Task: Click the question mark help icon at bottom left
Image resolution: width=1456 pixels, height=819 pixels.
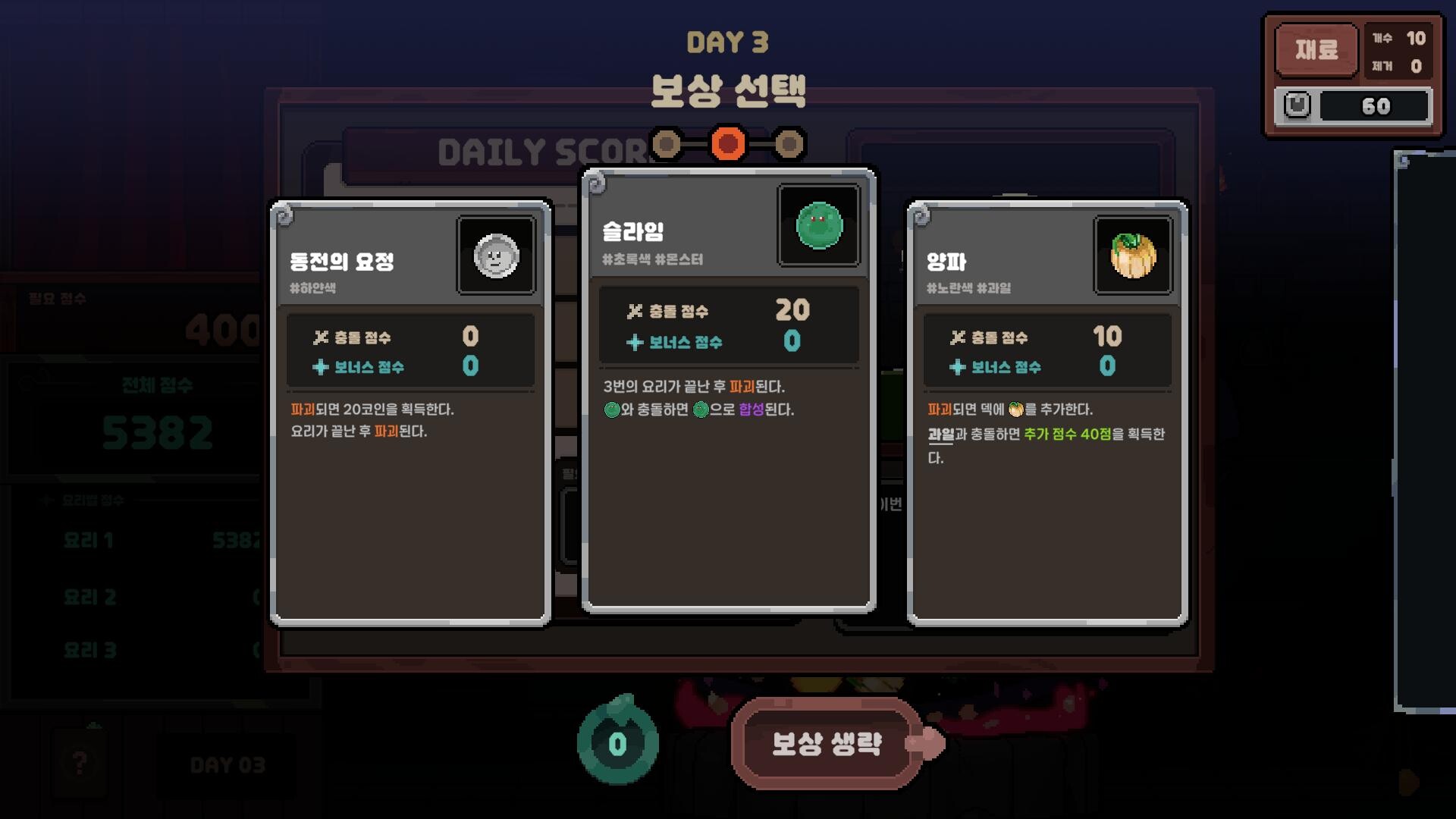Action: tap(79, 764)
